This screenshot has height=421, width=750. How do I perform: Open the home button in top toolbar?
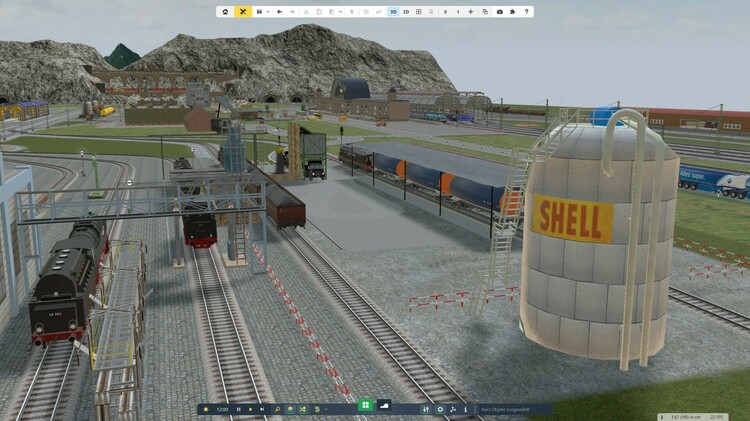[x=225, y=12]
